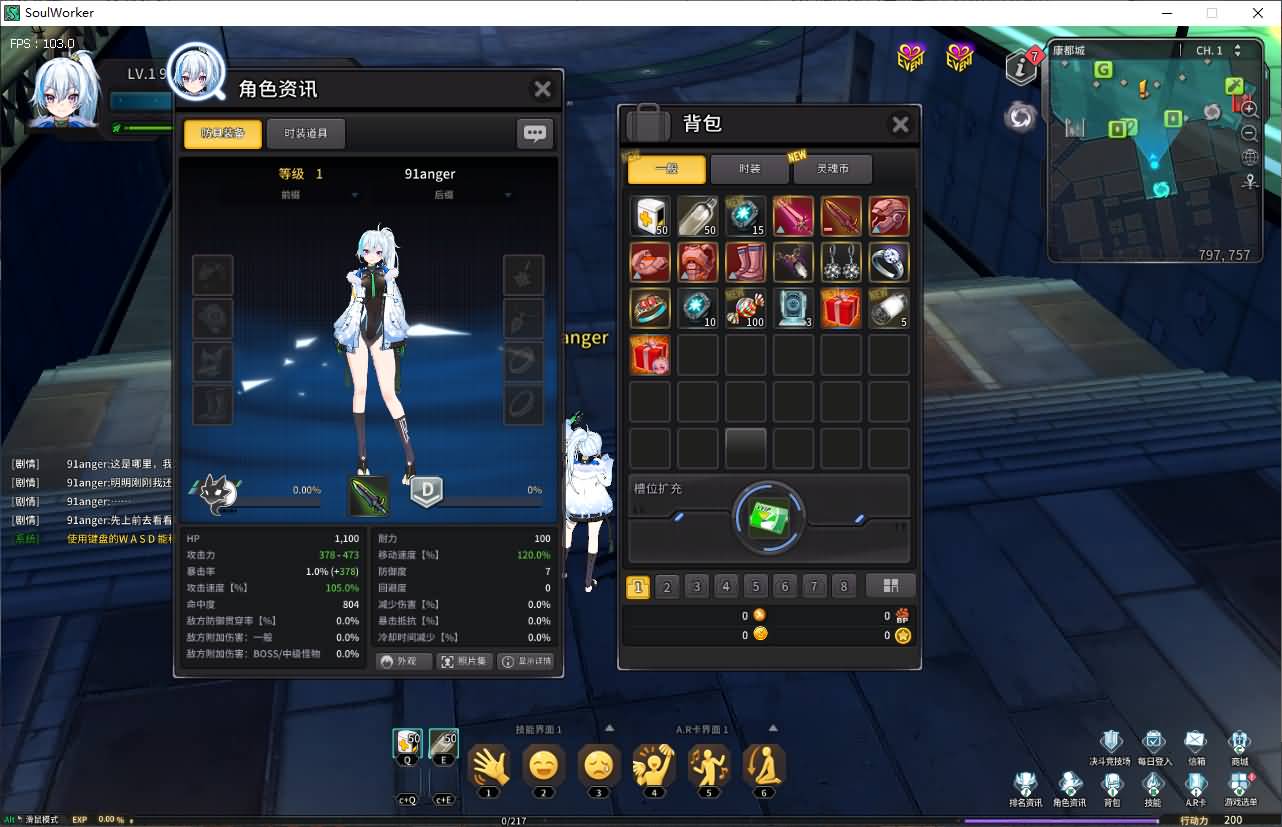
Task: Open the 排名资讯 ranking info icon
Action: 1026,782
